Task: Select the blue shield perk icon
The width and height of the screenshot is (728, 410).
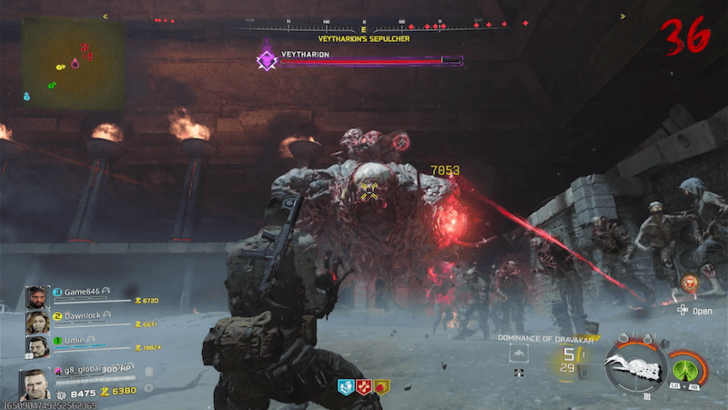Action: (345, 387)
